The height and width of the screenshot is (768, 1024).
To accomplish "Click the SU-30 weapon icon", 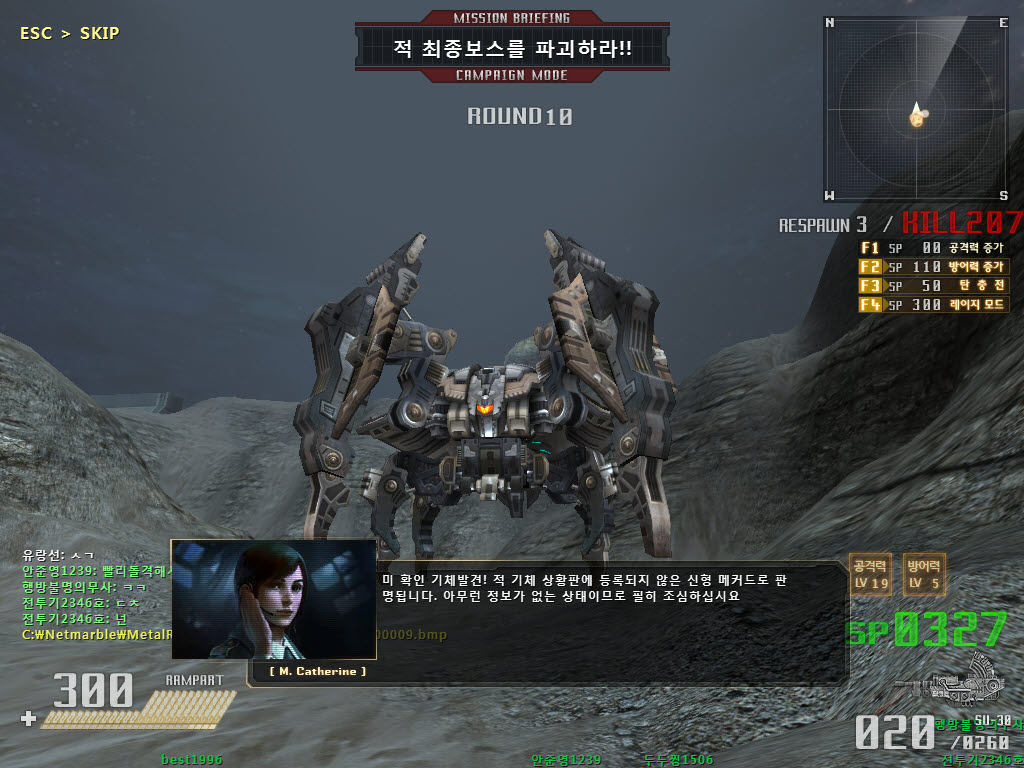I will 958,680.
